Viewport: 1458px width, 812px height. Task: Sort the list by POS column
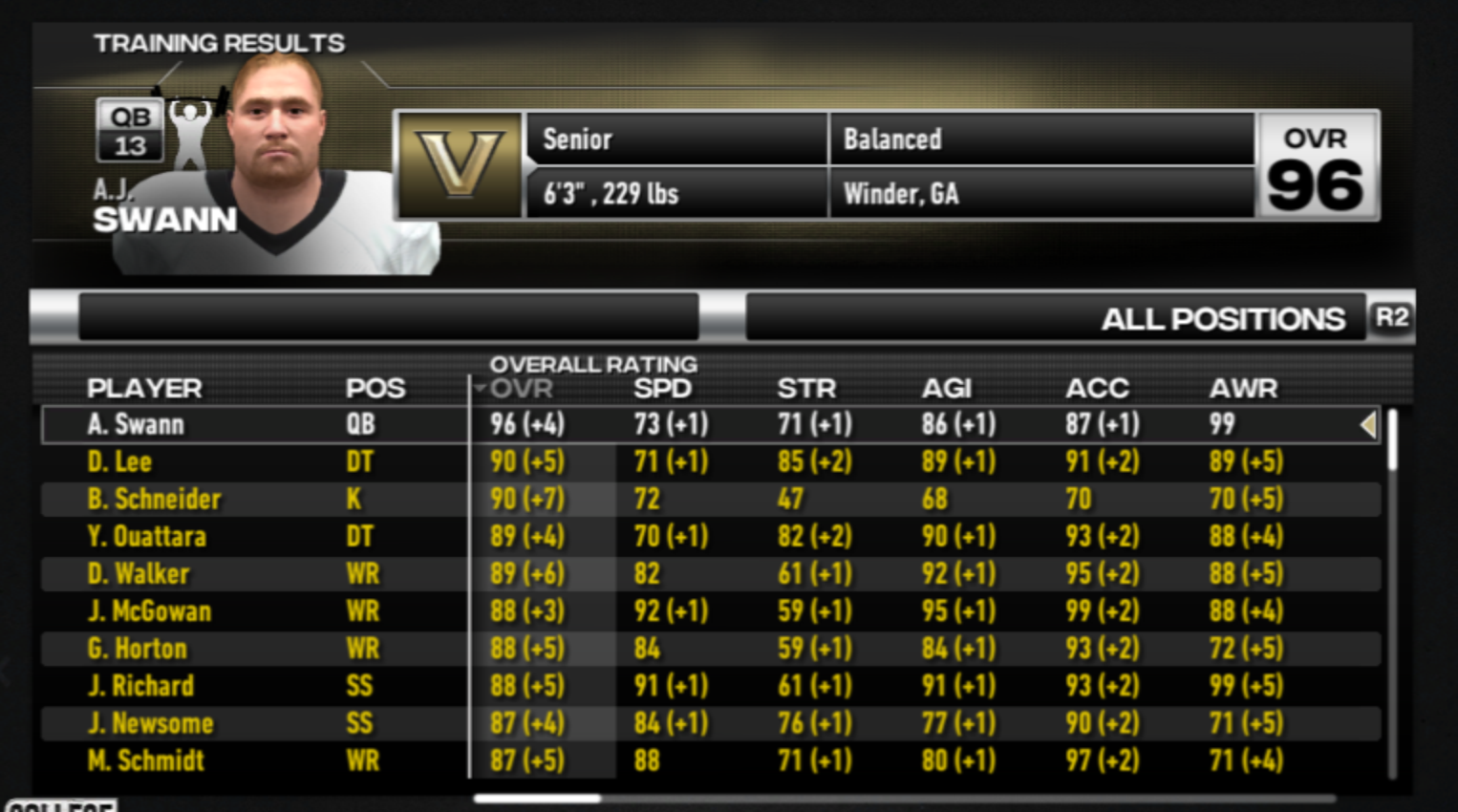click(x=375, y=389)
